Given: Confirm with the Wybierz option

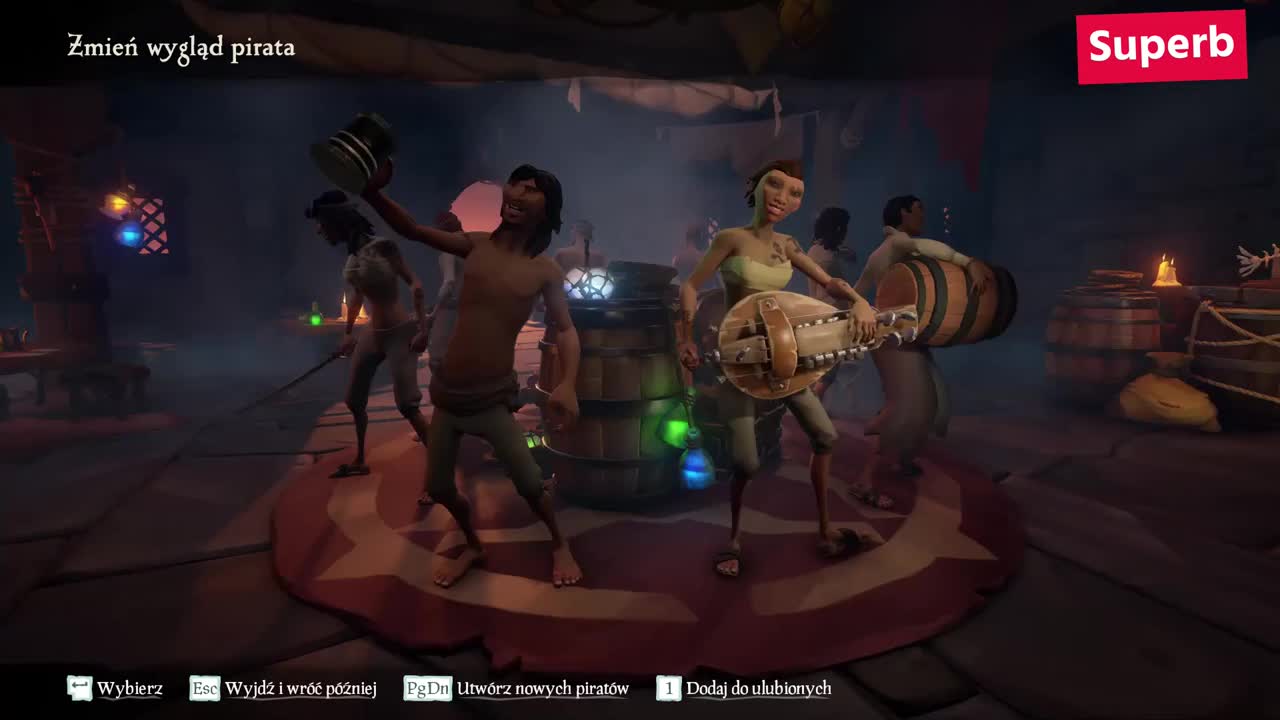Looking at the screenshot, I should point(115,688).
